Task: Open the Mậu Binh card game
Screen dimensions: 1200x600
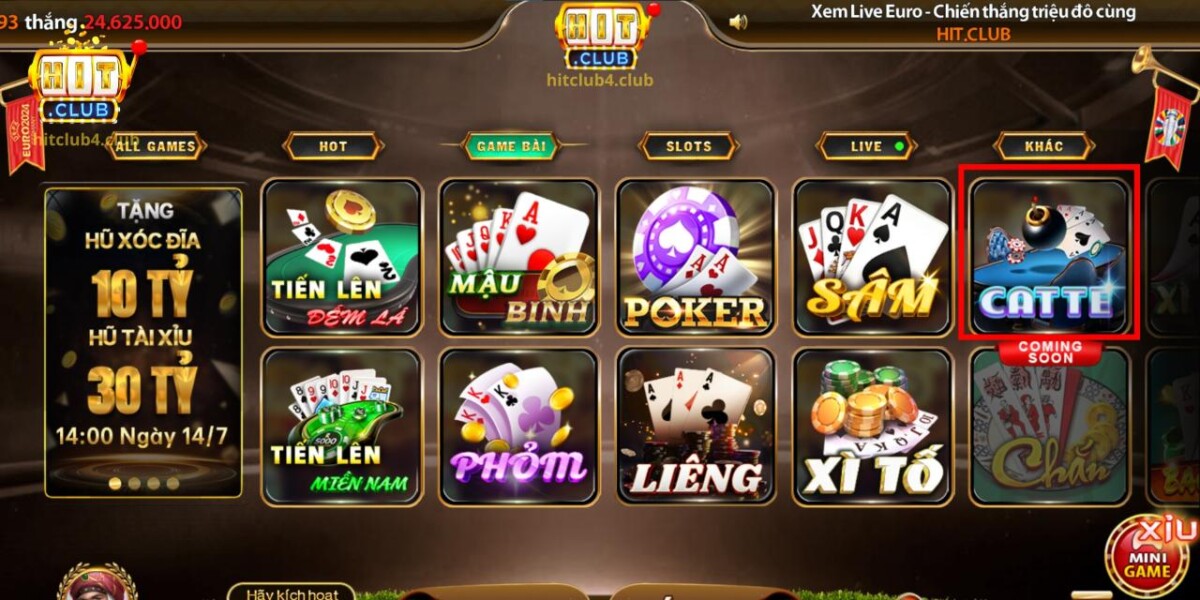Action: [x=519, y=256]
